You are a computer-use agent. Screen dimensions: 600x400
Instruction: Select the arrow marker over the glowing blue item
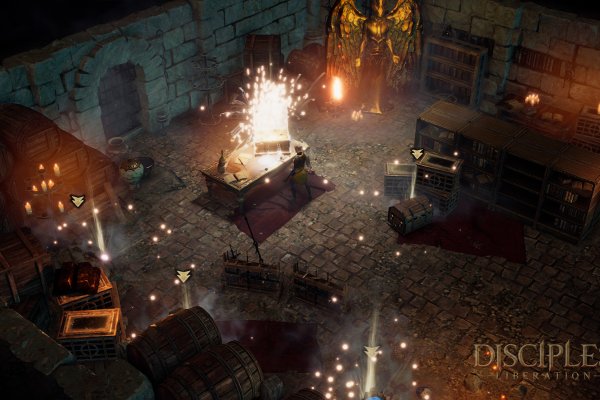[372, 351]
